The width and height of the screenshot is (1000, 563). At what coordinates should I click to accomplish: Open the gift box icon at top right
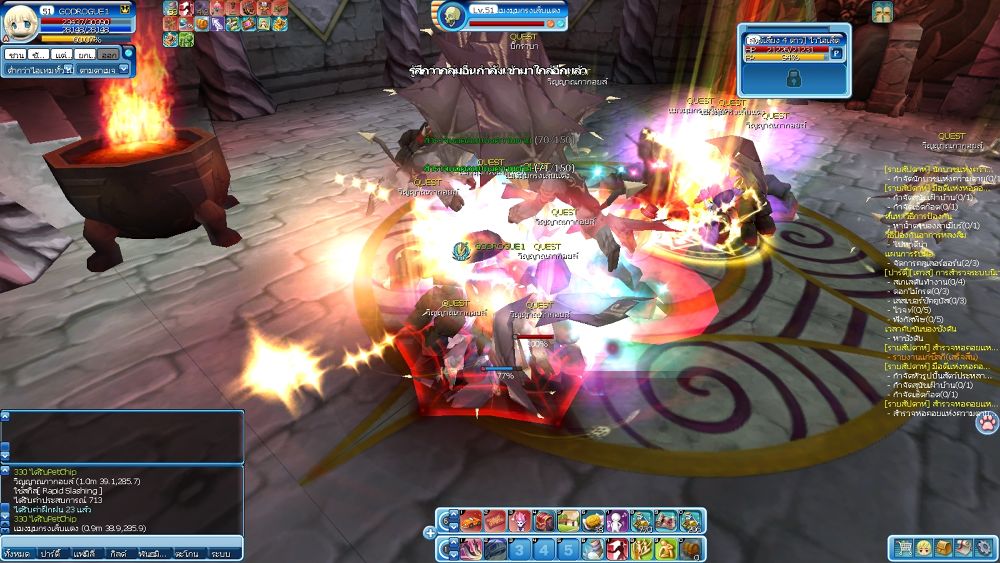[x=881, y=12]
